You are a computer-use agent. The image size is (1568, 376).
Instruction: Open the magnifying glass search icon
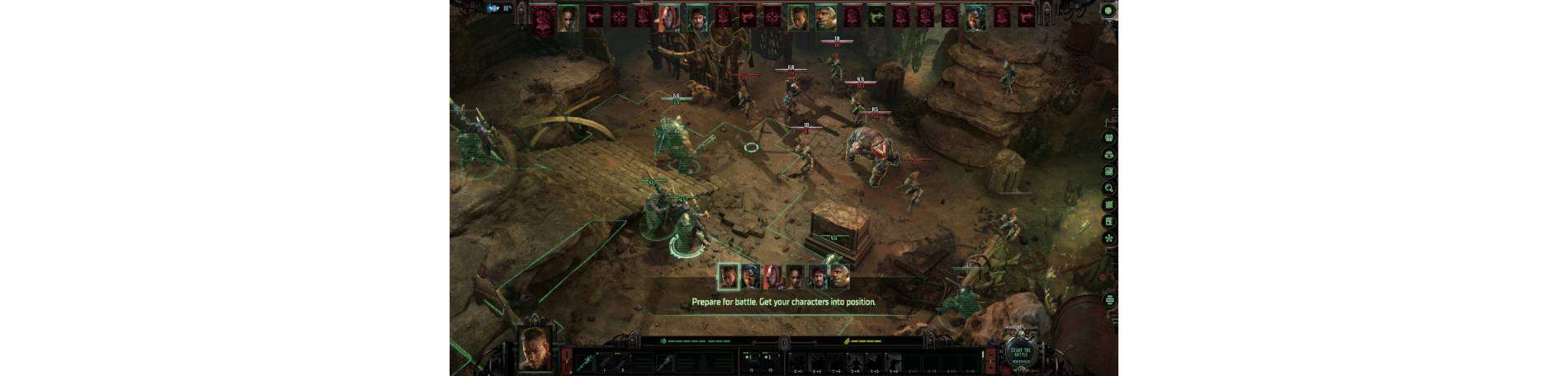click(1109, 188)
